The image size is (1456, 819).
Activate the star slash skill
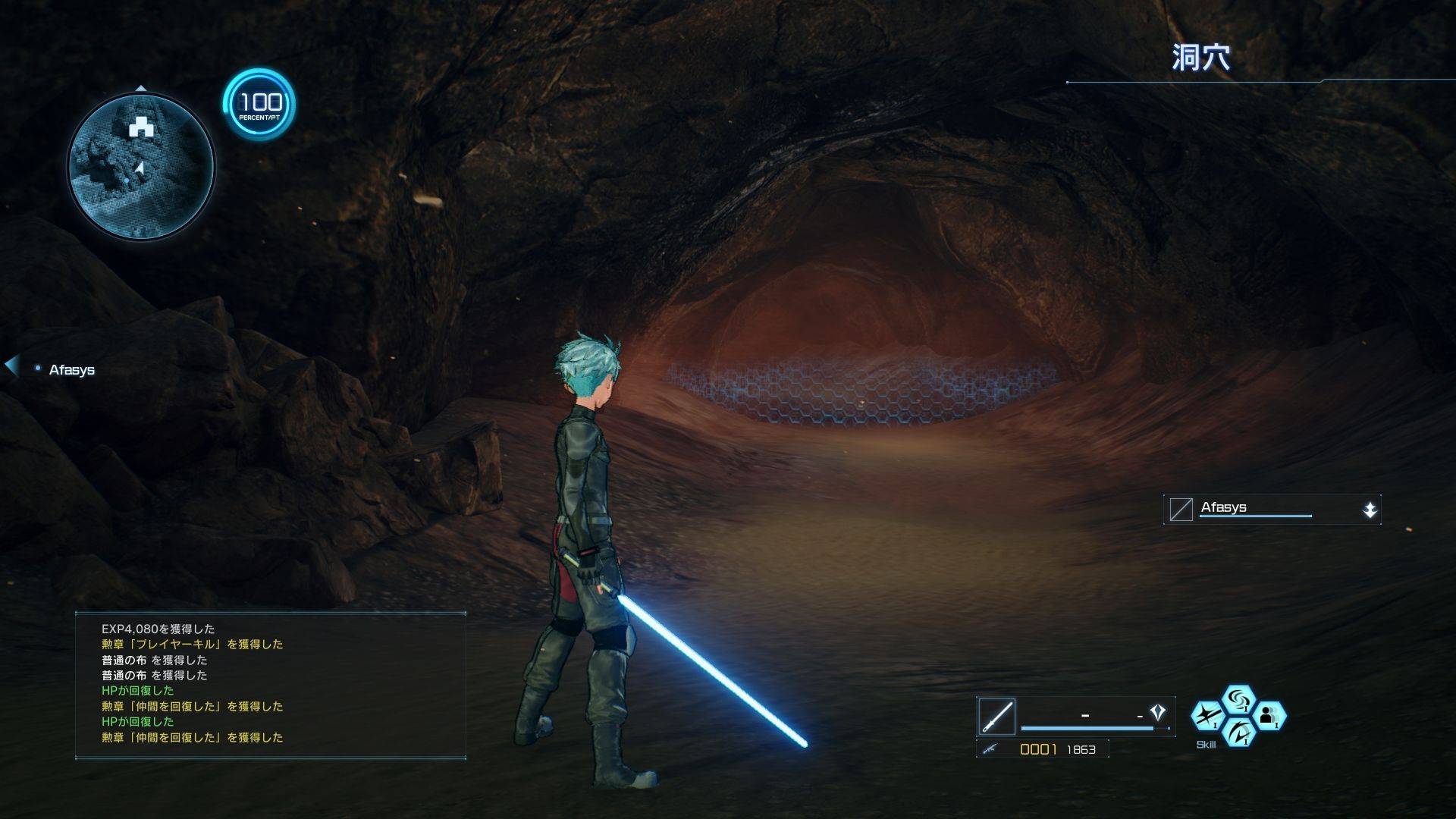click(x=1207, y=716)
